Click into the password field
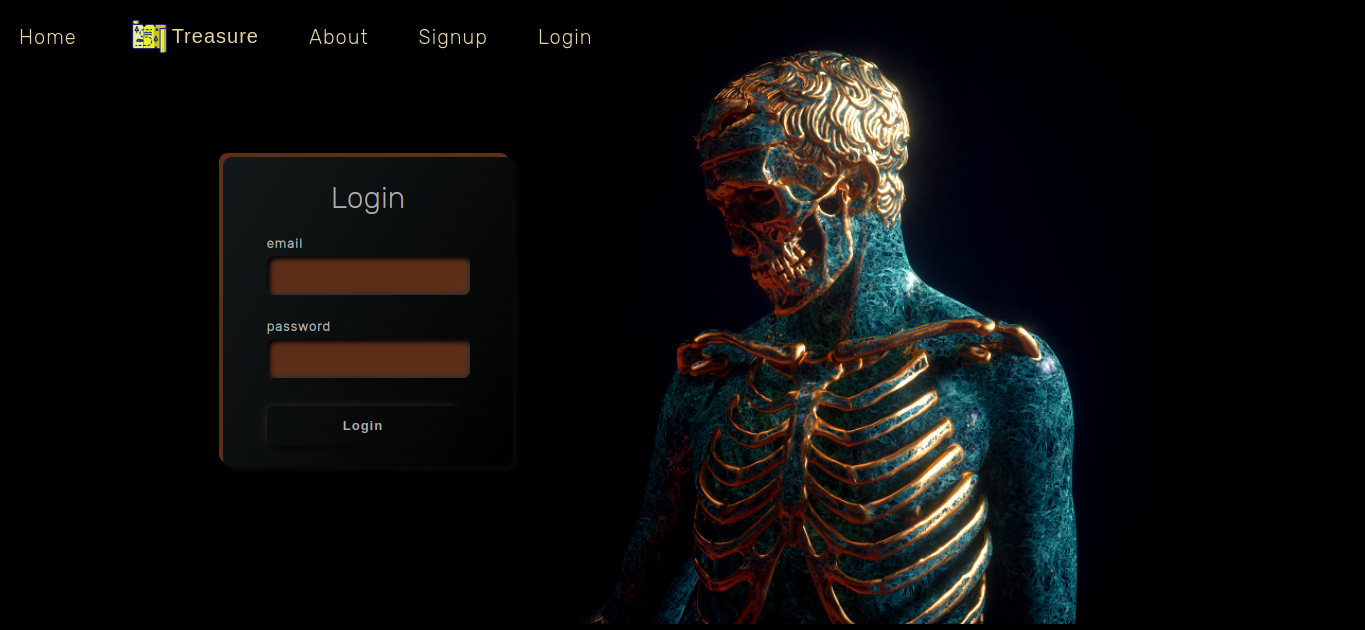This screenshot has height=630, width=1365. tap(369, 359)
